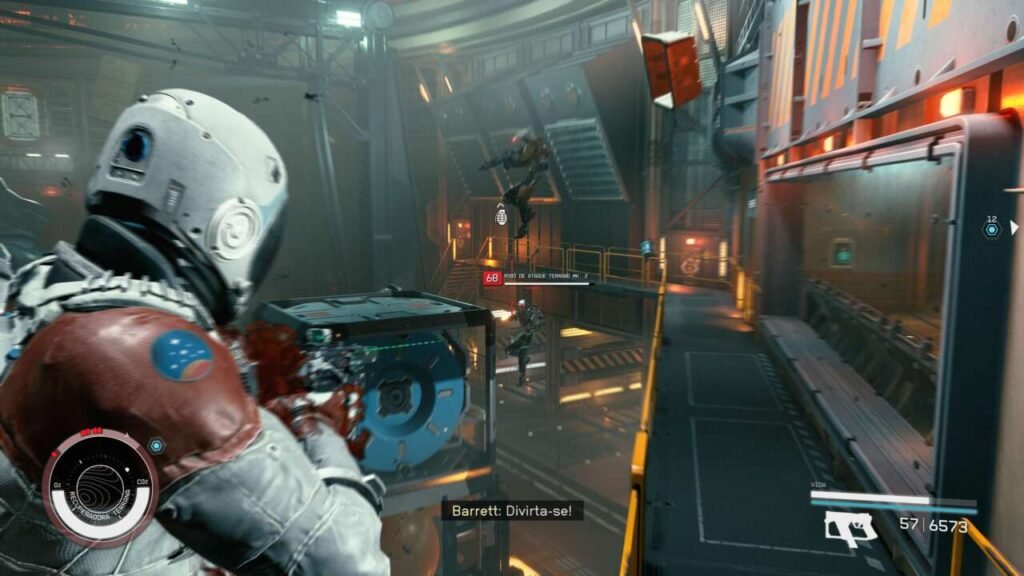Click the circular planet compass gauge
This screenshot has width=1024, height=576.
100,487
